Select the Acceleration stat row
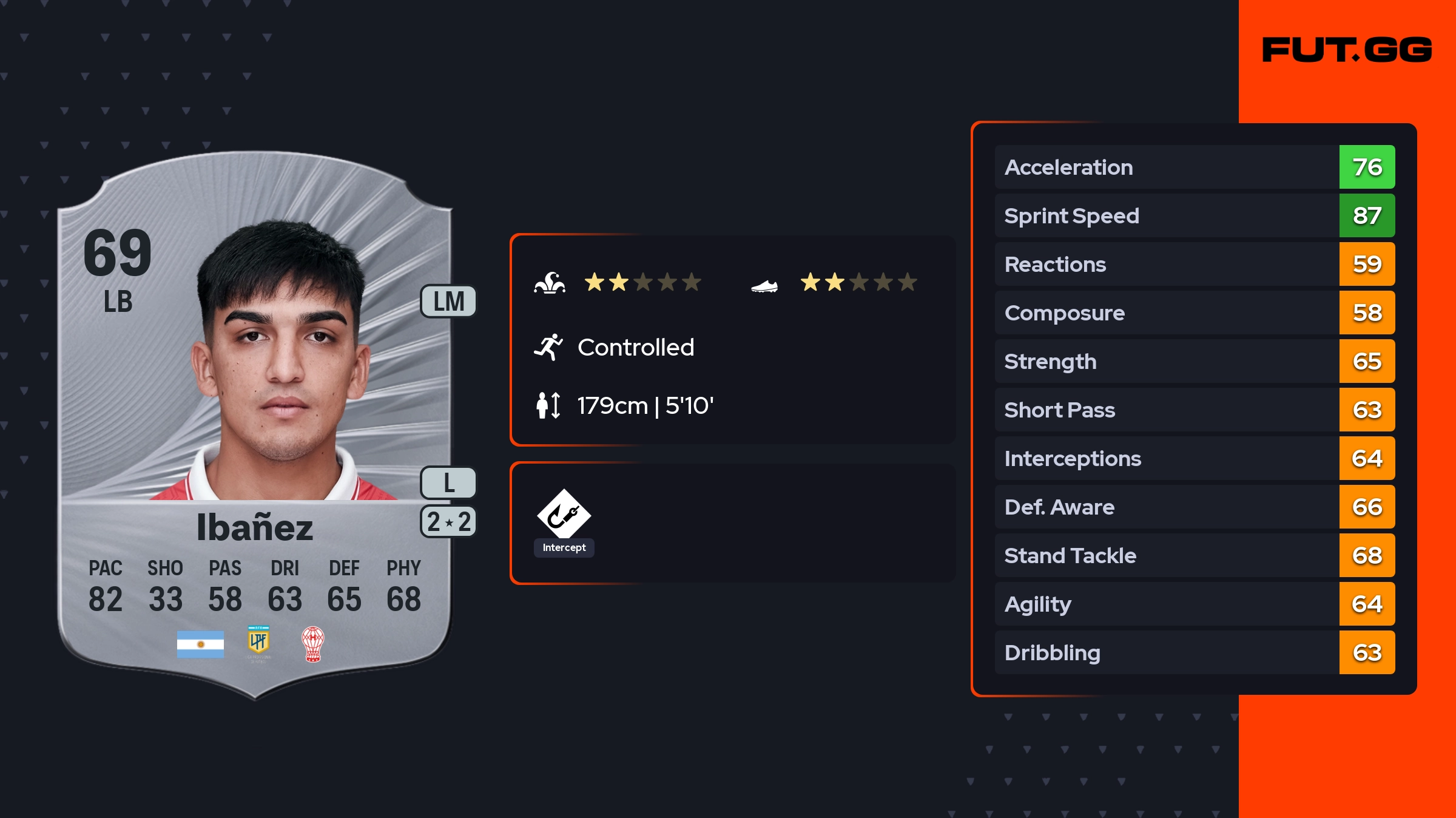1456x818 pixels. click(1194, 167)
